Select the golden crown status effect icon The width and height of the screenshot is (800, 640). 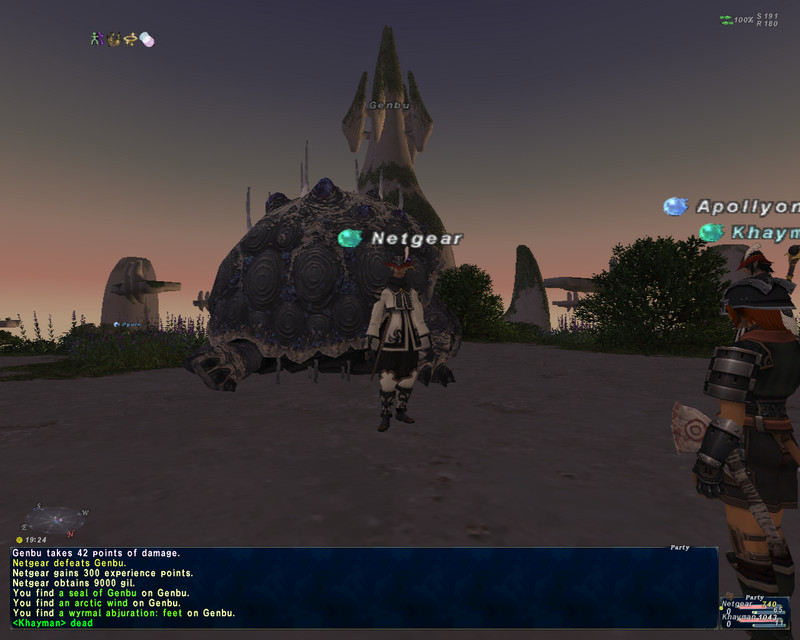click(x=114, y=39)
